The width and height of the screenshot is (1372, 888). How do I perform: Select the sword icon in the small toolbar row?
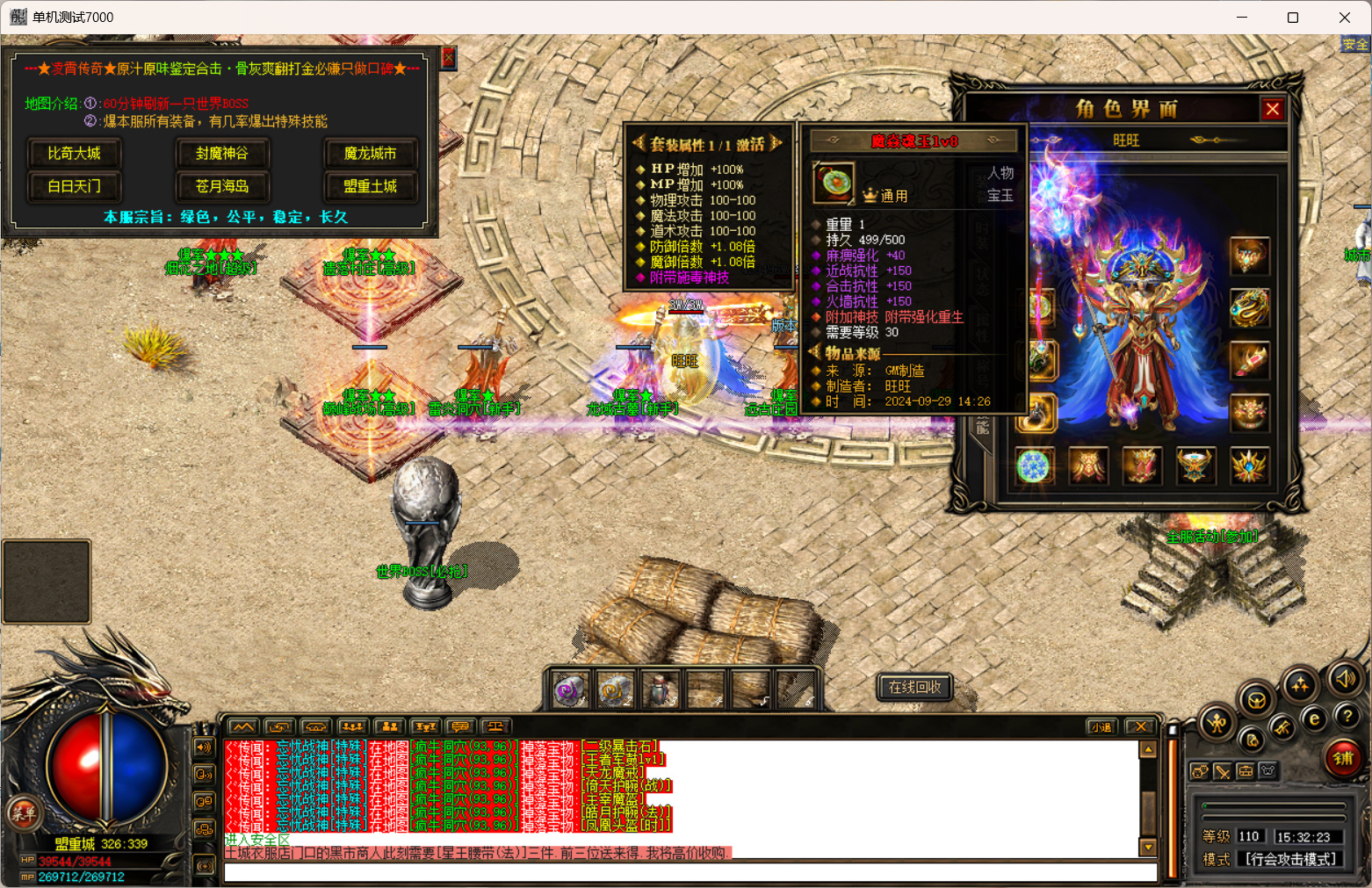pos(1223,771)
